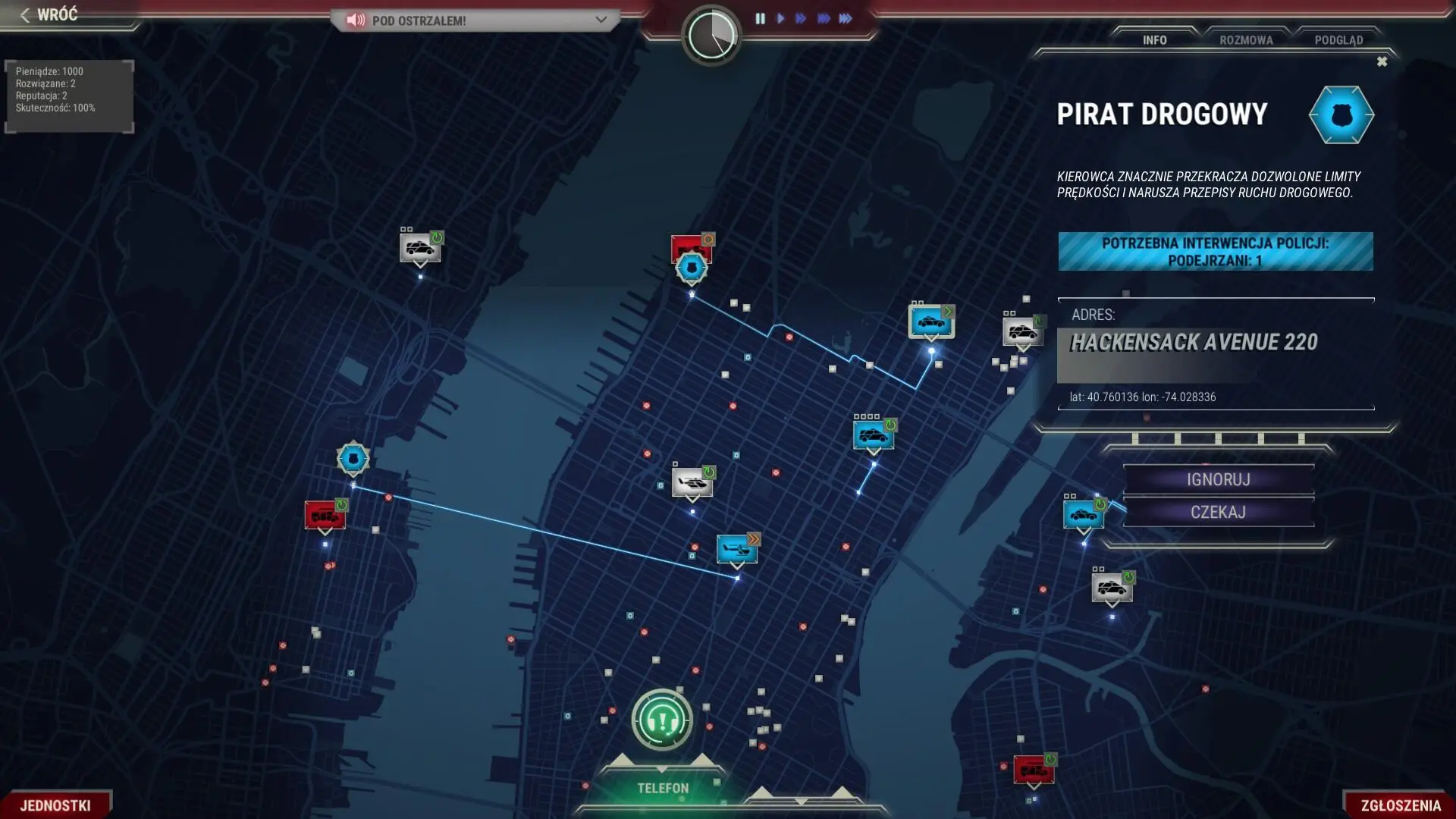Screen dimensions: 1456x819
Task: Select the police car unit near the top-left map
Action: point(421,249)
